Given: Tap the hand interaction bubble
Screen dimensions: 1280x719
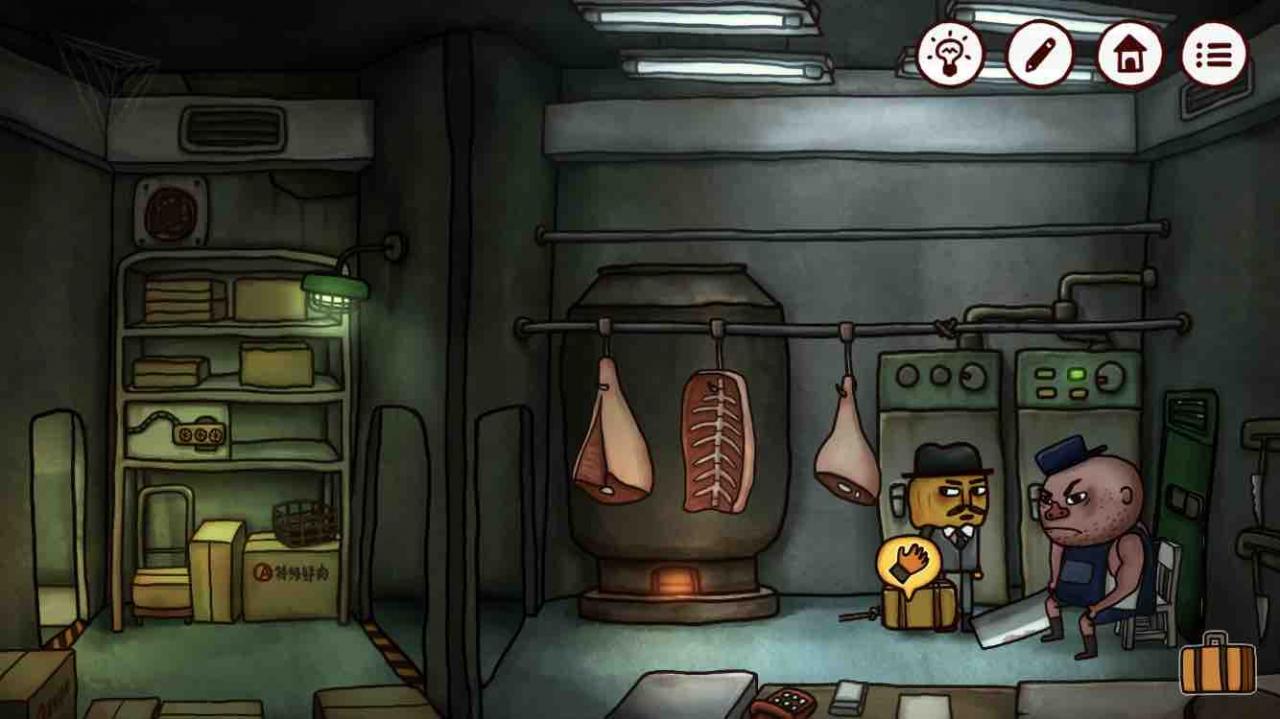Looking at the screenshot, I should tap(908, 563).
